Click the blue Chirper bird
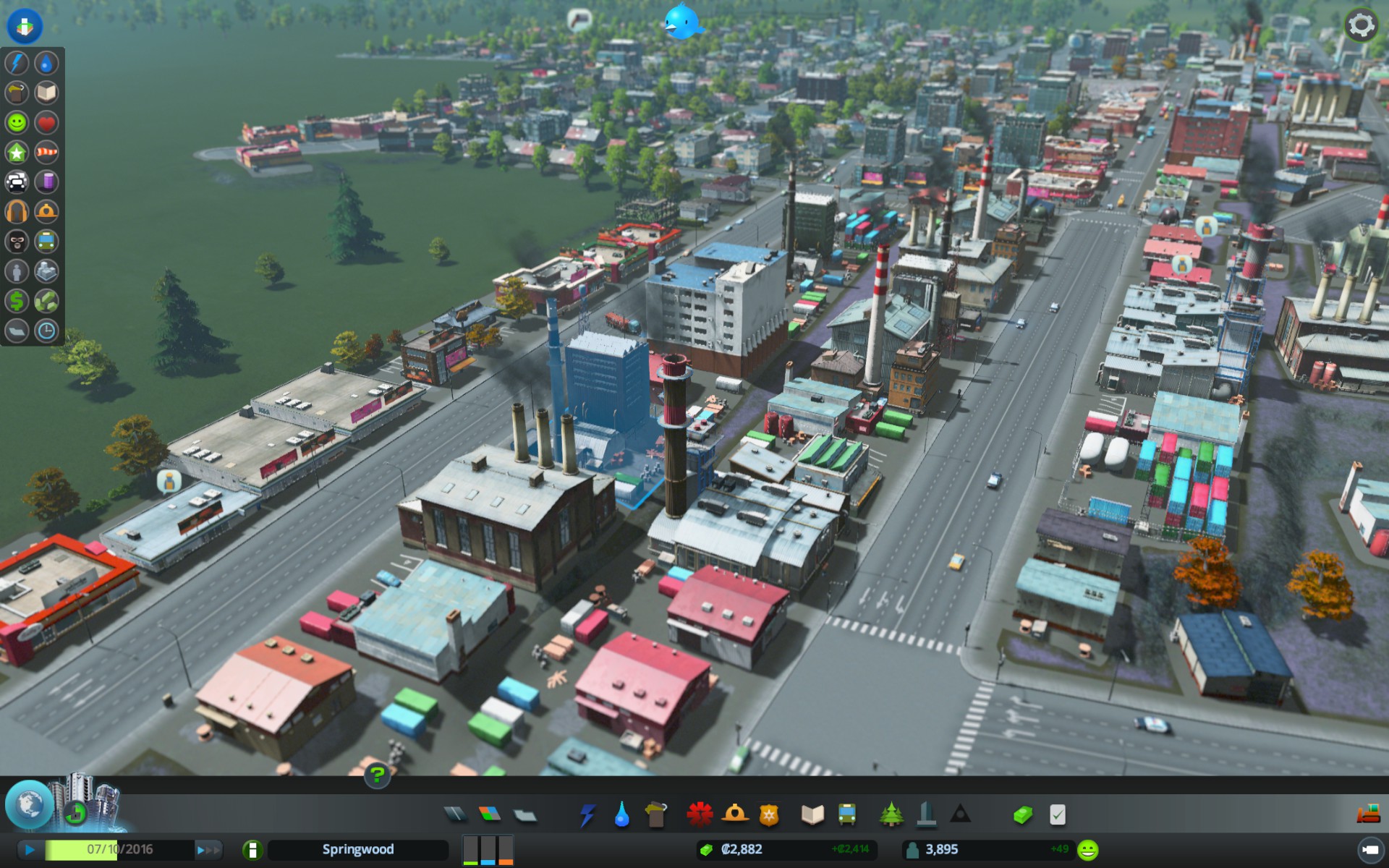The image size is (1389, 868). pyautogui.click(x=682, y=22)
